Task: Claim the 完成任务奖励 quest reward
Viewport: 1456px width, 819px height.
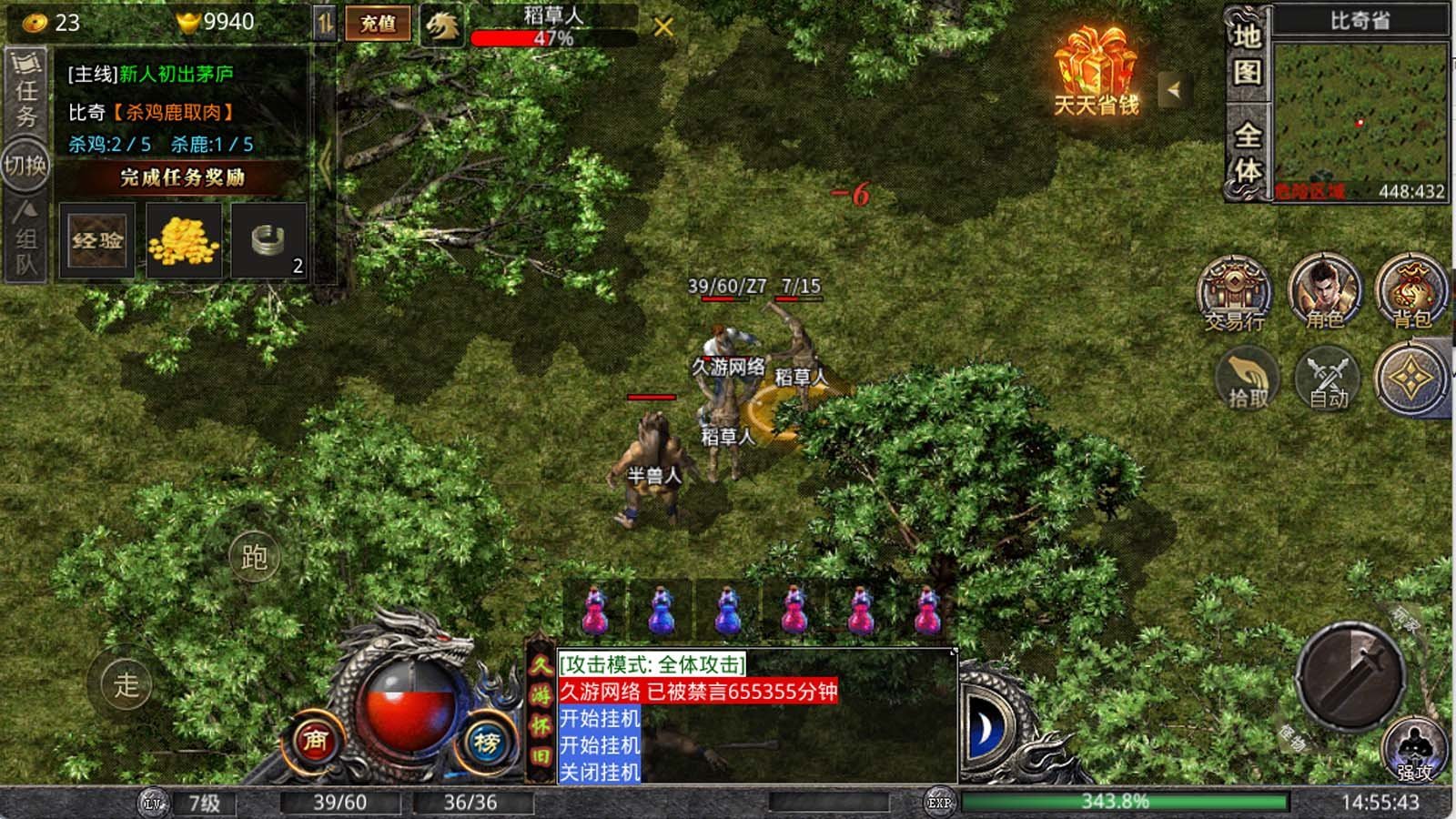Action: point(182,177)
